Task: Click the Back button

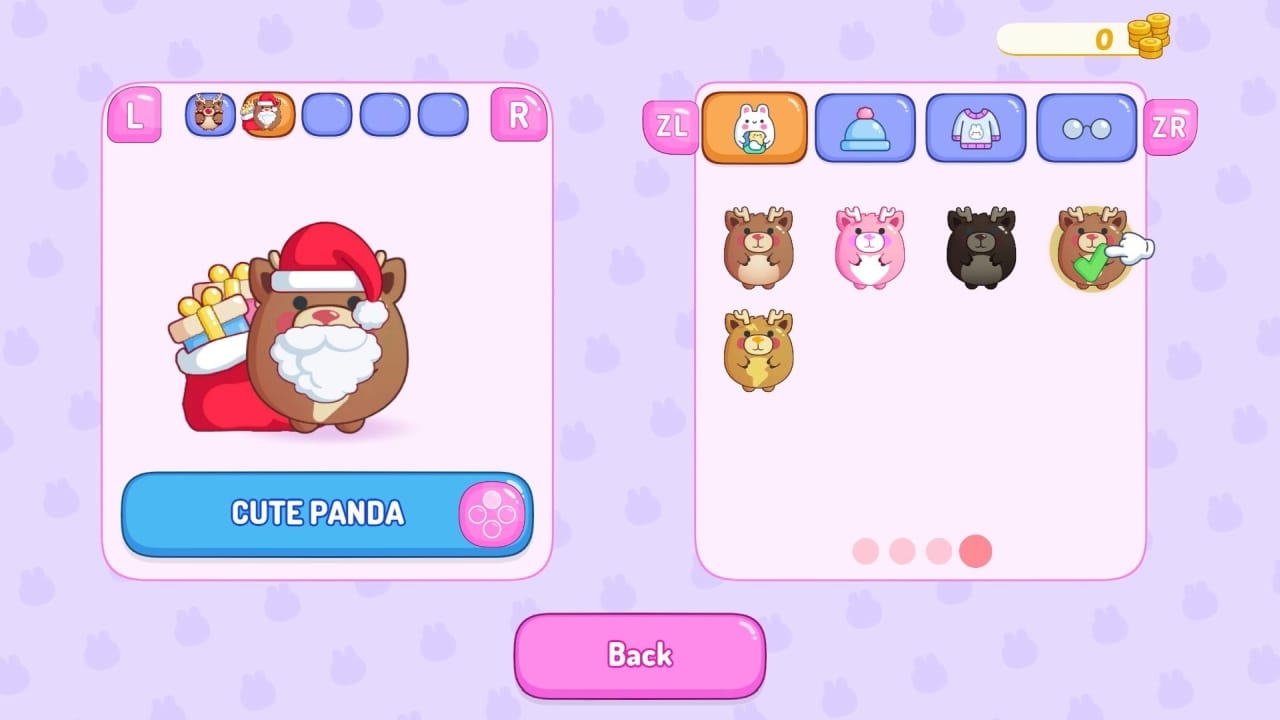Action: 639,655
